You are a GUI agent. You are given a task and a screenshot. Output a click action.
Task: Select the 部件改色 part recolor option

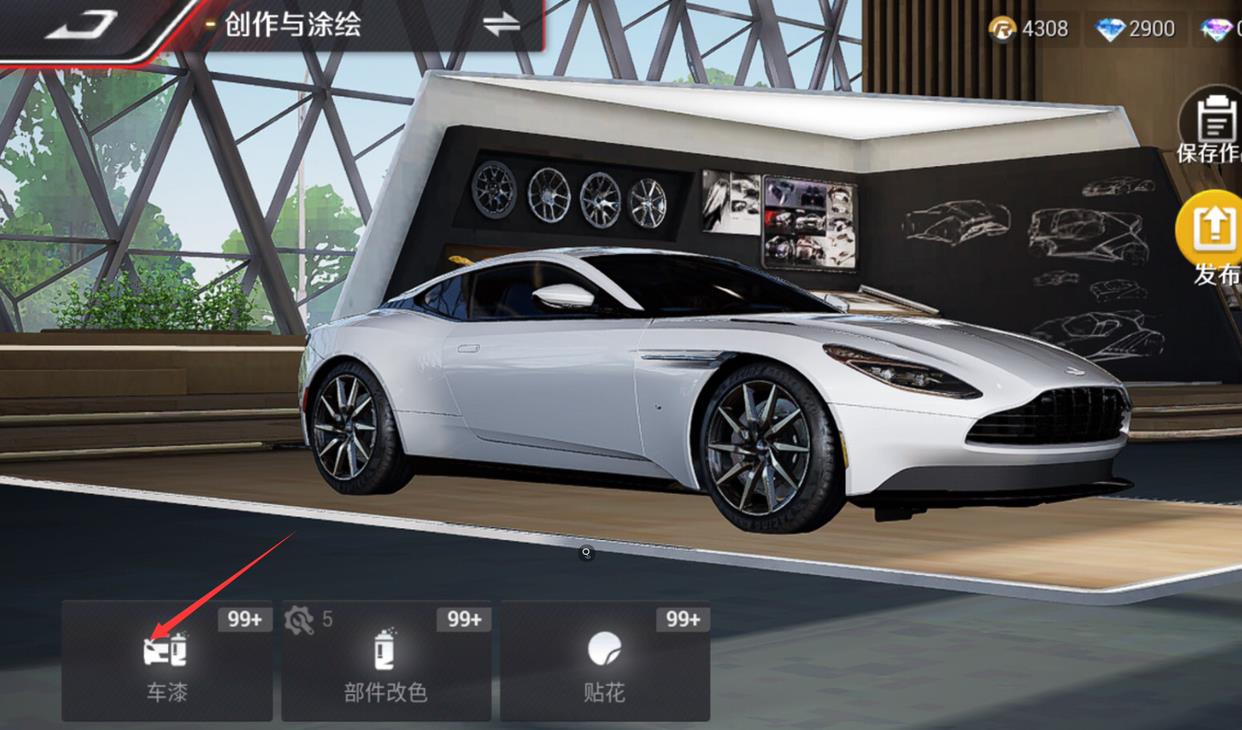386,661
